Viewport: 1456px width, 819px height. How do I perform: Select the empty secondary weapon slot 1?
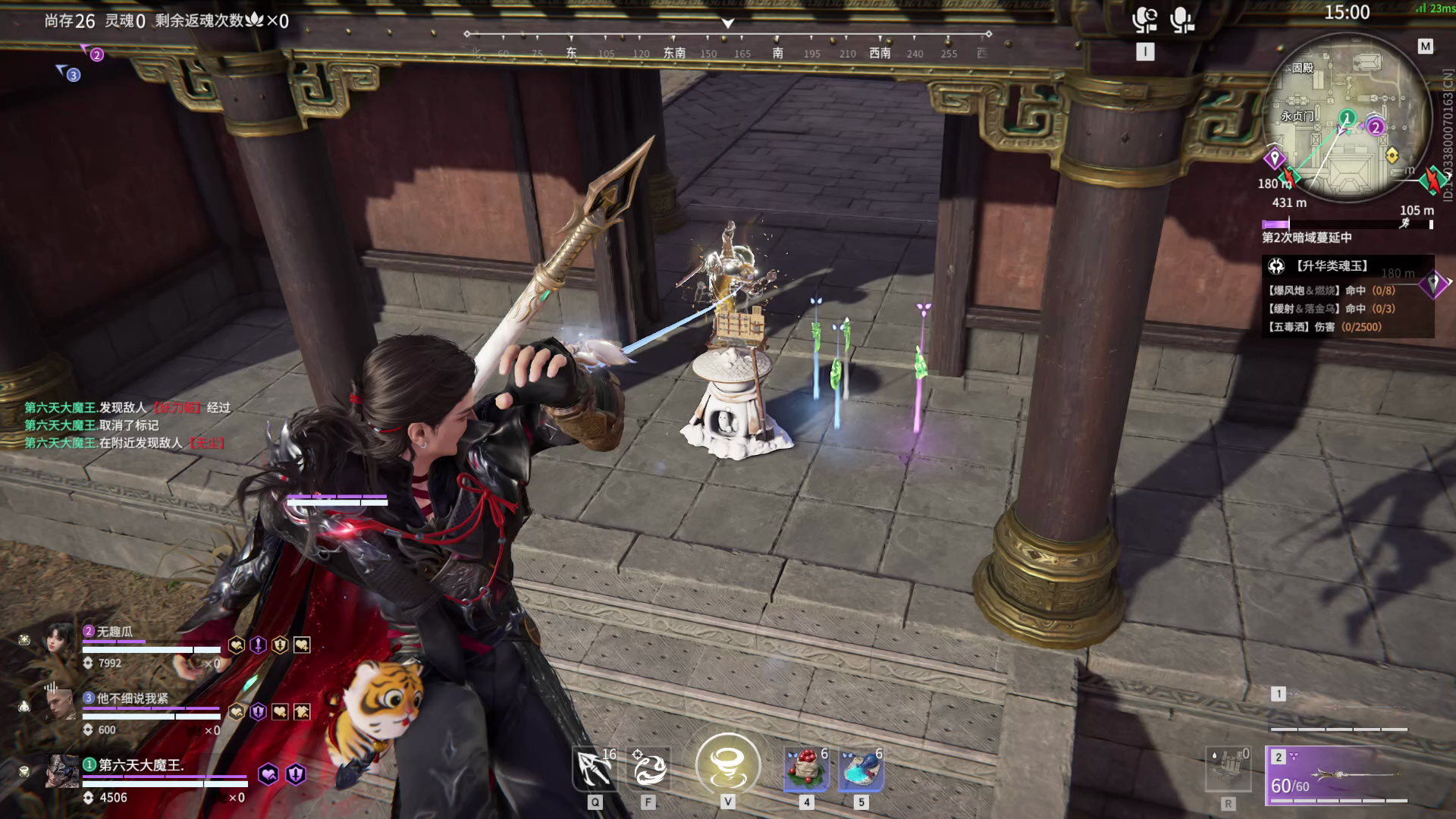1338,709
